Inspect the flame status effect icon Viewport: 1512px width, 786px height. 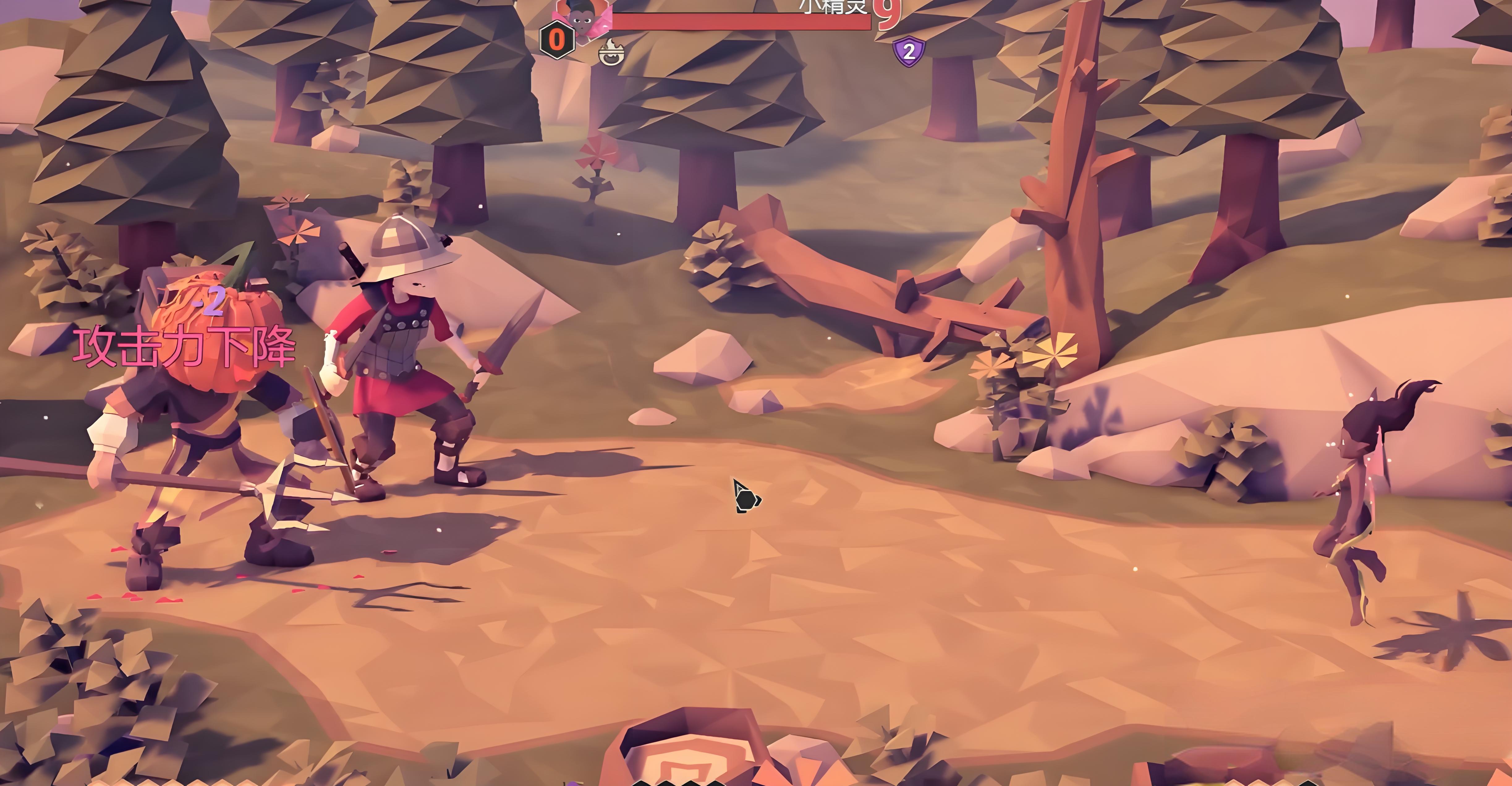611,53
